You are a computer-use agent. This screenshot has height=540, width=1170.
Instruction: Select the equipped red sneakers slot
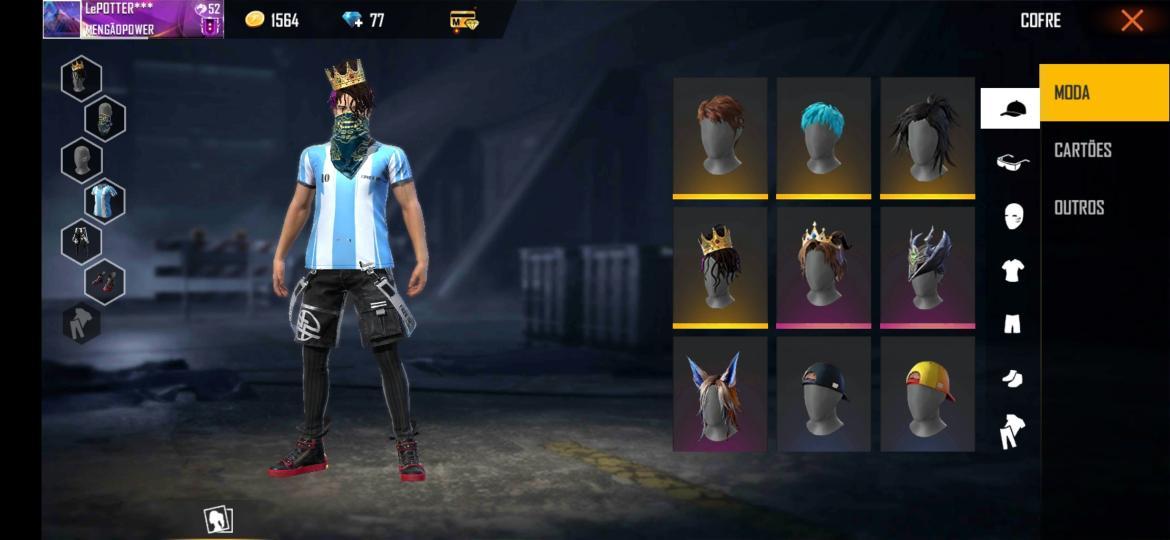[104, 282]
